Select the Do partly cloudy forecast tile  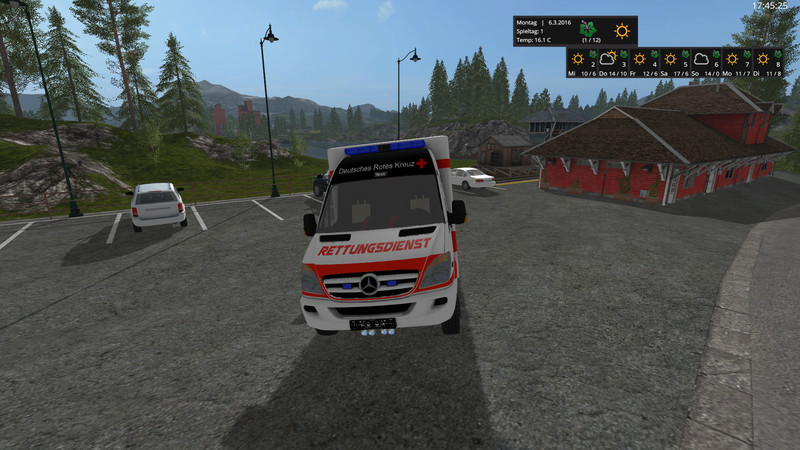612,62
